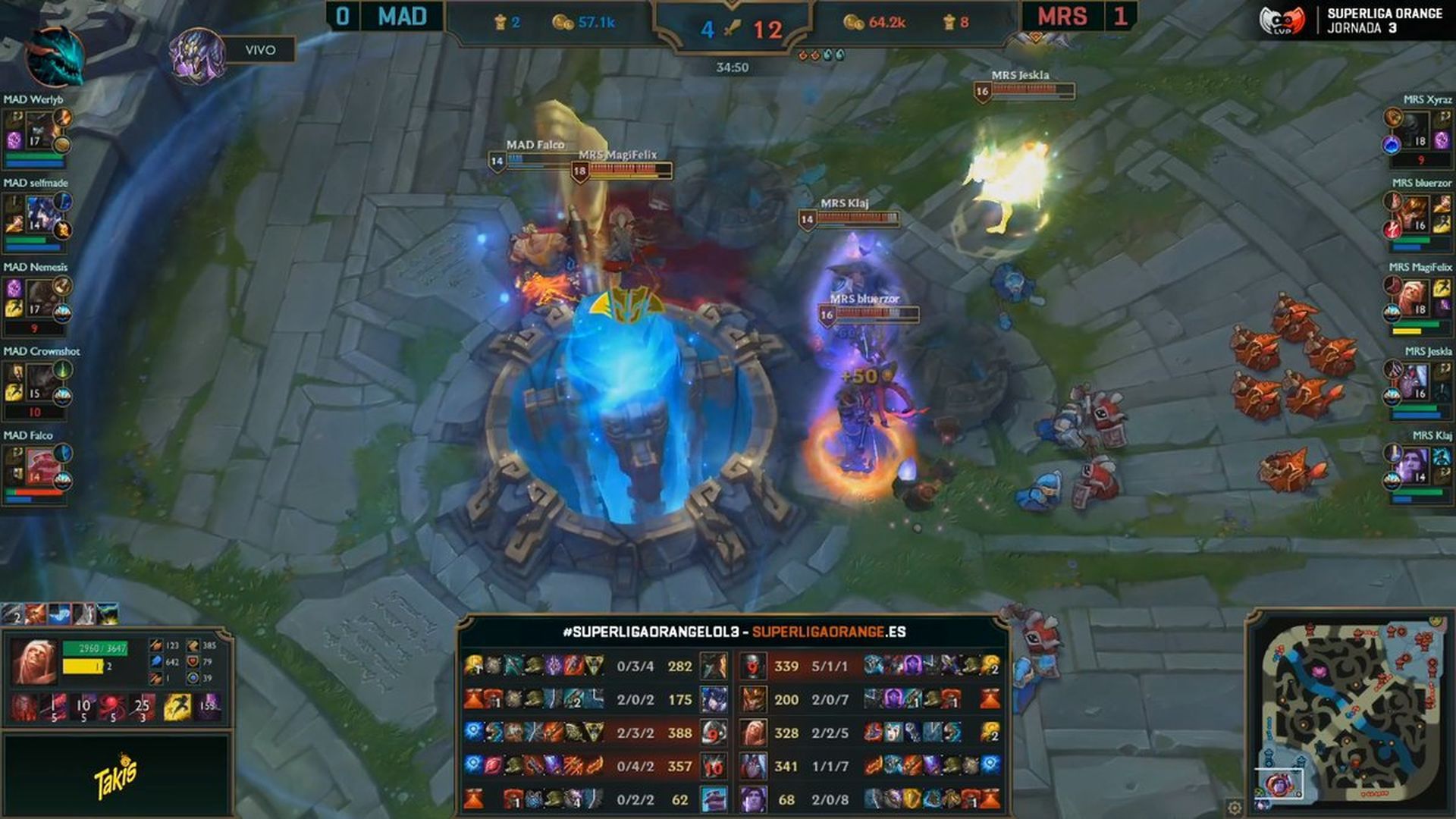Choose MRS bluerzor in the team list
Screen dimensions: 1456x819
[x=1418, y=217]
